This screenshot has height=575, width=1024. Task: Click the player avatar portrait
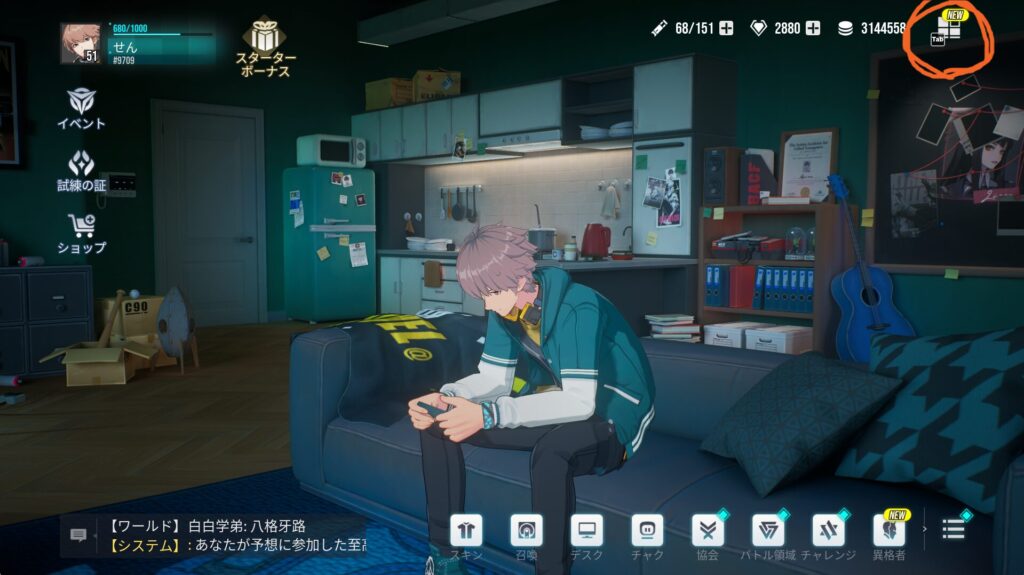[x=80, y=43]
